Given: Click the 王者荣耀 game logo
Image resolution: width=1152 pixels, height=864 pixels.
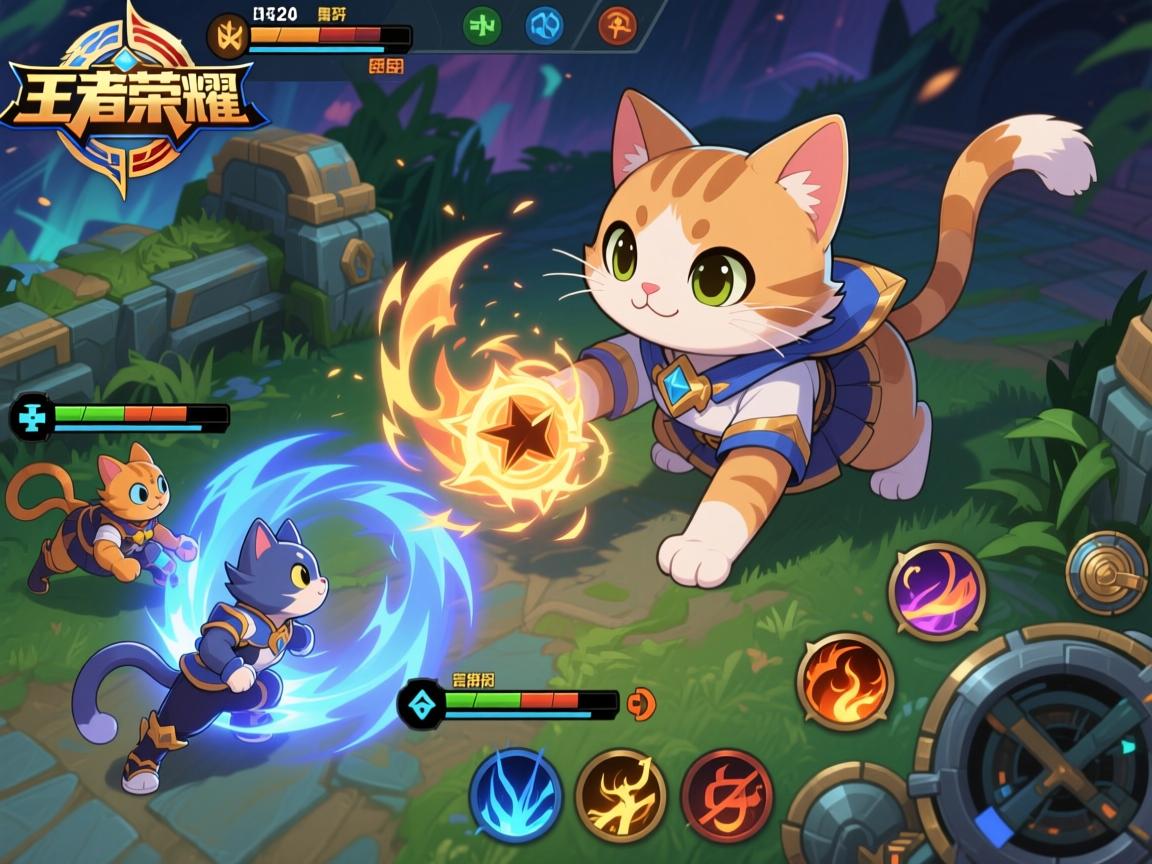Looking at the screenshot, I should click(x=130, y=100).
